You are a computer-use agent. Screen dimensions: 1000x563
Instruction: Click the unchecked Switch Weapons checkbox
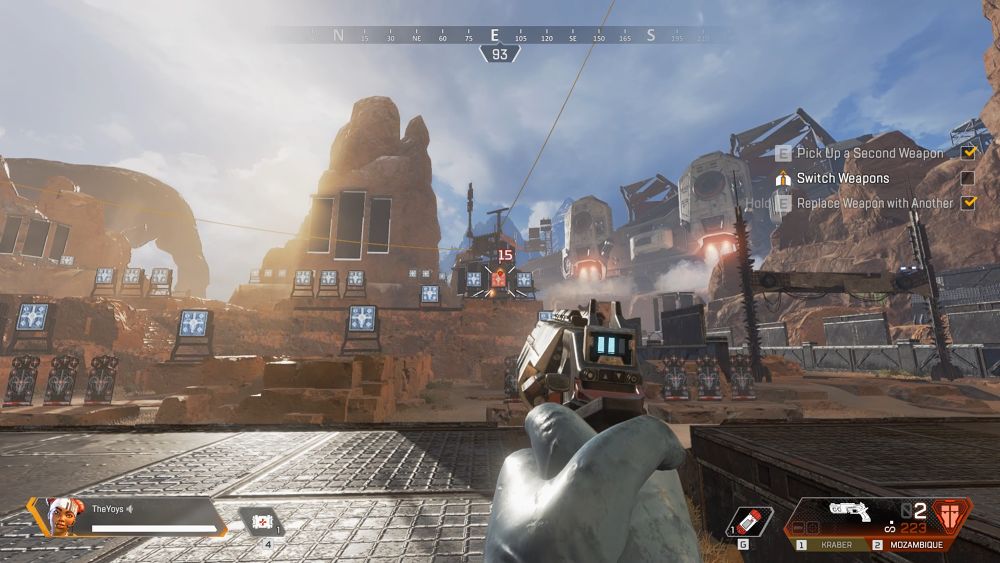point(967,178)
